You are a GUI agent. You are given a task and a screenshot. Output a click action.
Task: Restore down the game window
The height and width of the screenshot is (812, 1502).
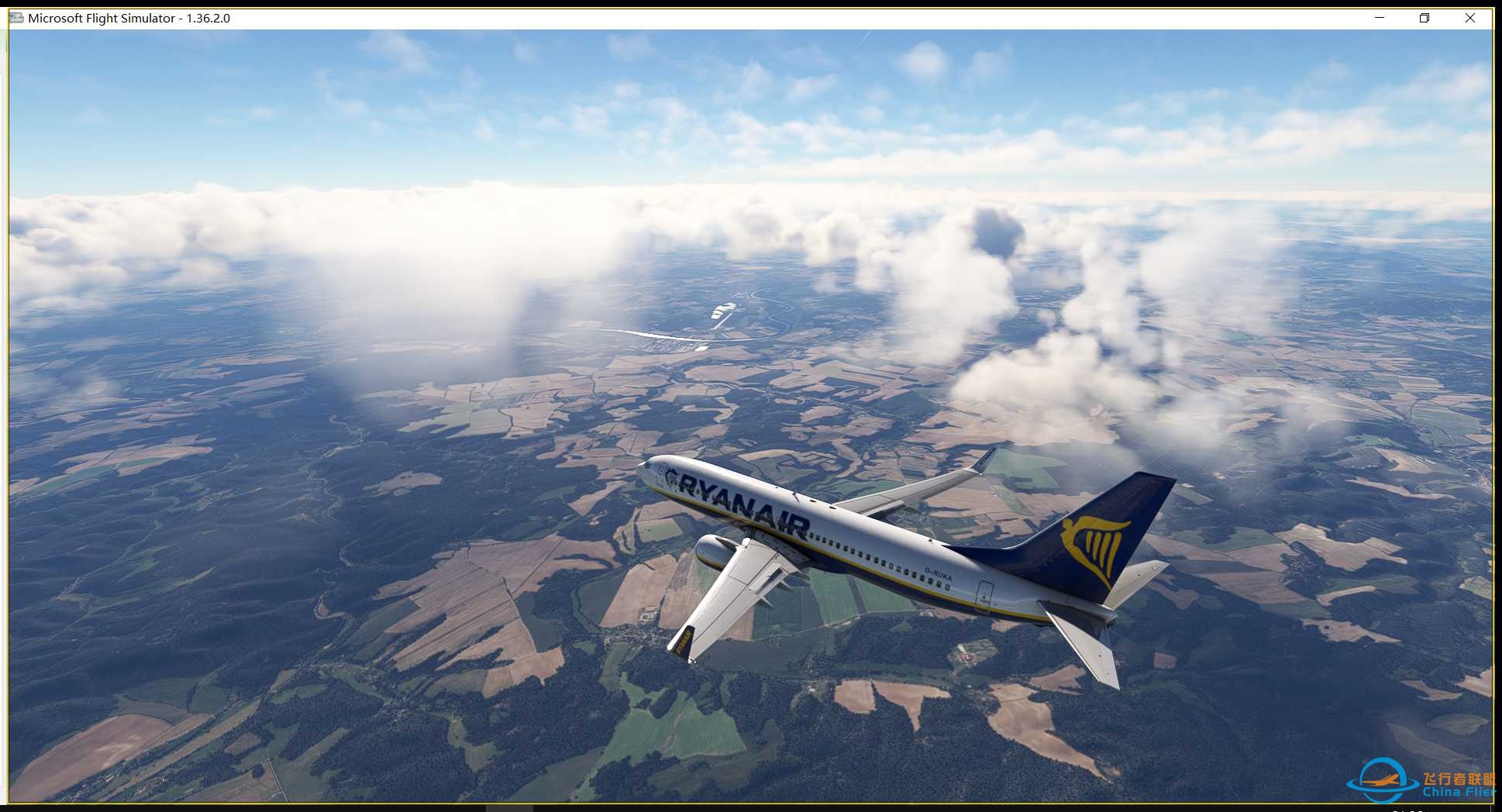pyautogui.click(x=1424, y=18)
